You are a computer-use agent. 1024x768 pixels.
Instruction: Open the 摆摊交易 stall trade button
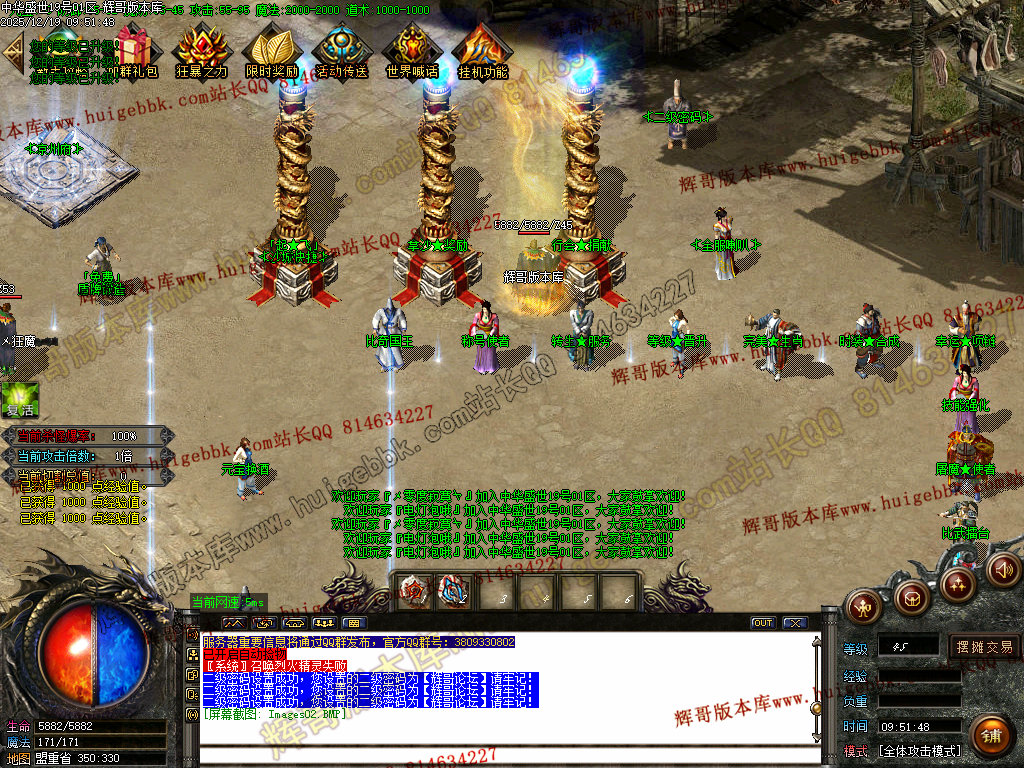click(984, 647)
